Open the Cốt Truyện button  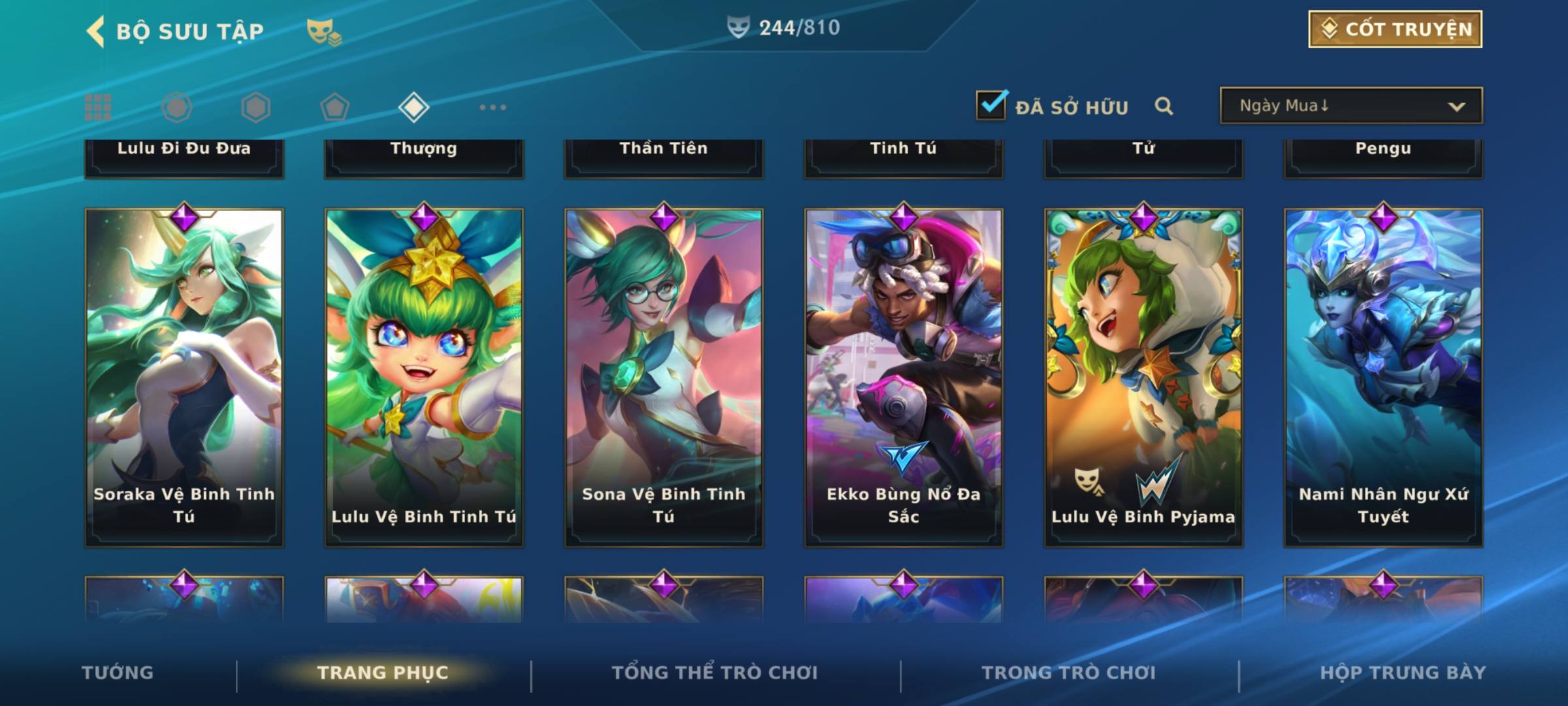[x=1395, y=29]
